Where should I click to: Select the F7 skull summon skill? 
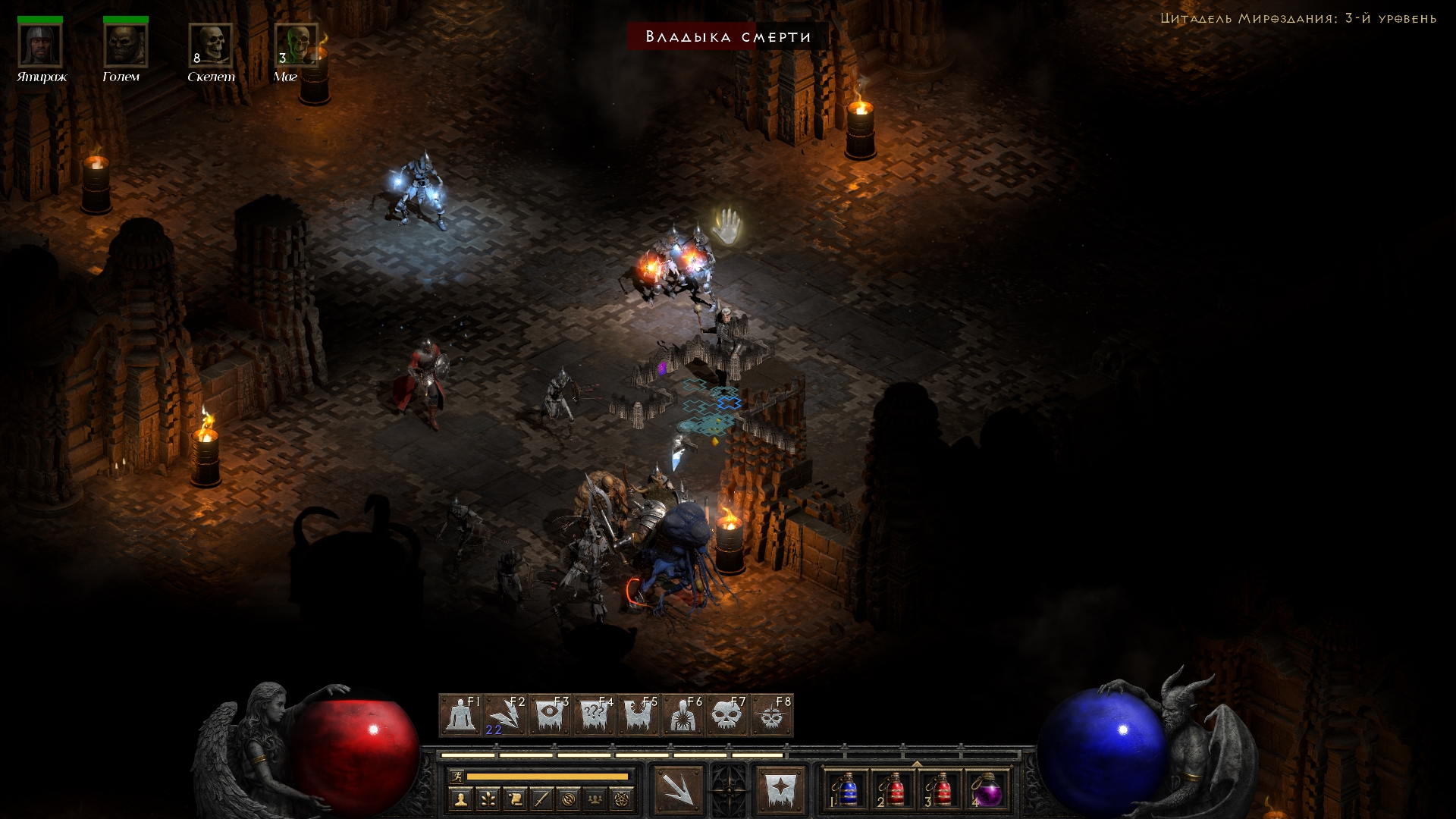tap(727, 715)
